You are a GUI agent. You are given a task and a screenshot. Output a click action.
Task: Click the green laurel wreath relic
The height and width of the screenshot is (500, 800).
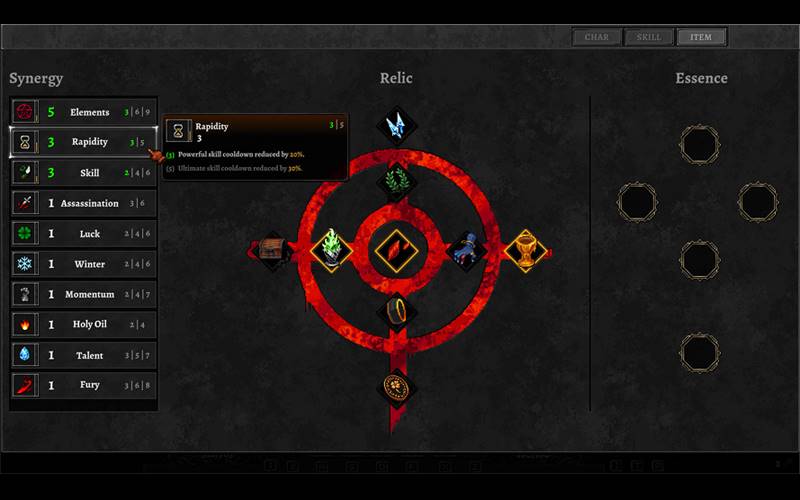[396, 182]
